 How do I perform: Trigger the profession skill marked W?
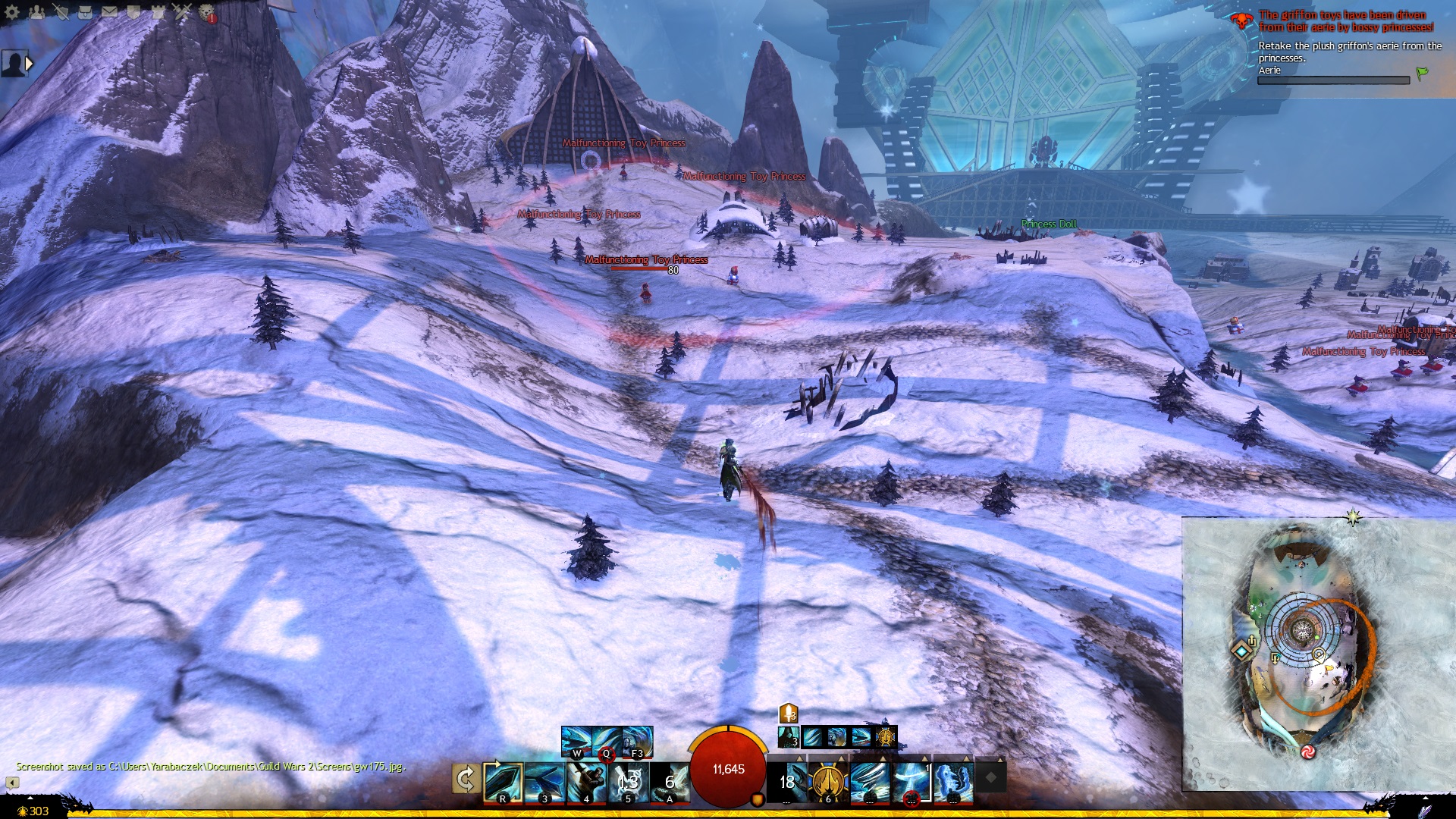click(576, 741)
